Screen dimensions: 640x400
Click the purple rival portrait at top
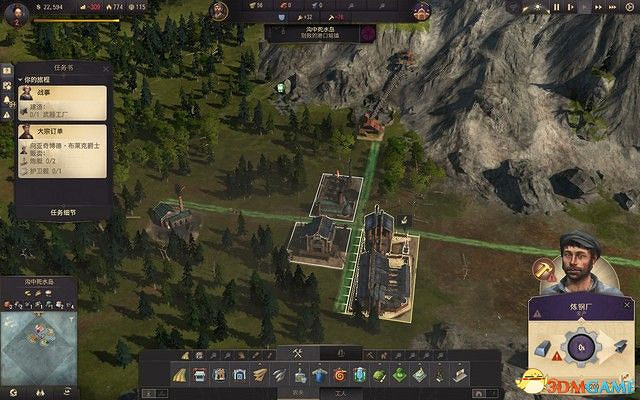click(421, 11)
